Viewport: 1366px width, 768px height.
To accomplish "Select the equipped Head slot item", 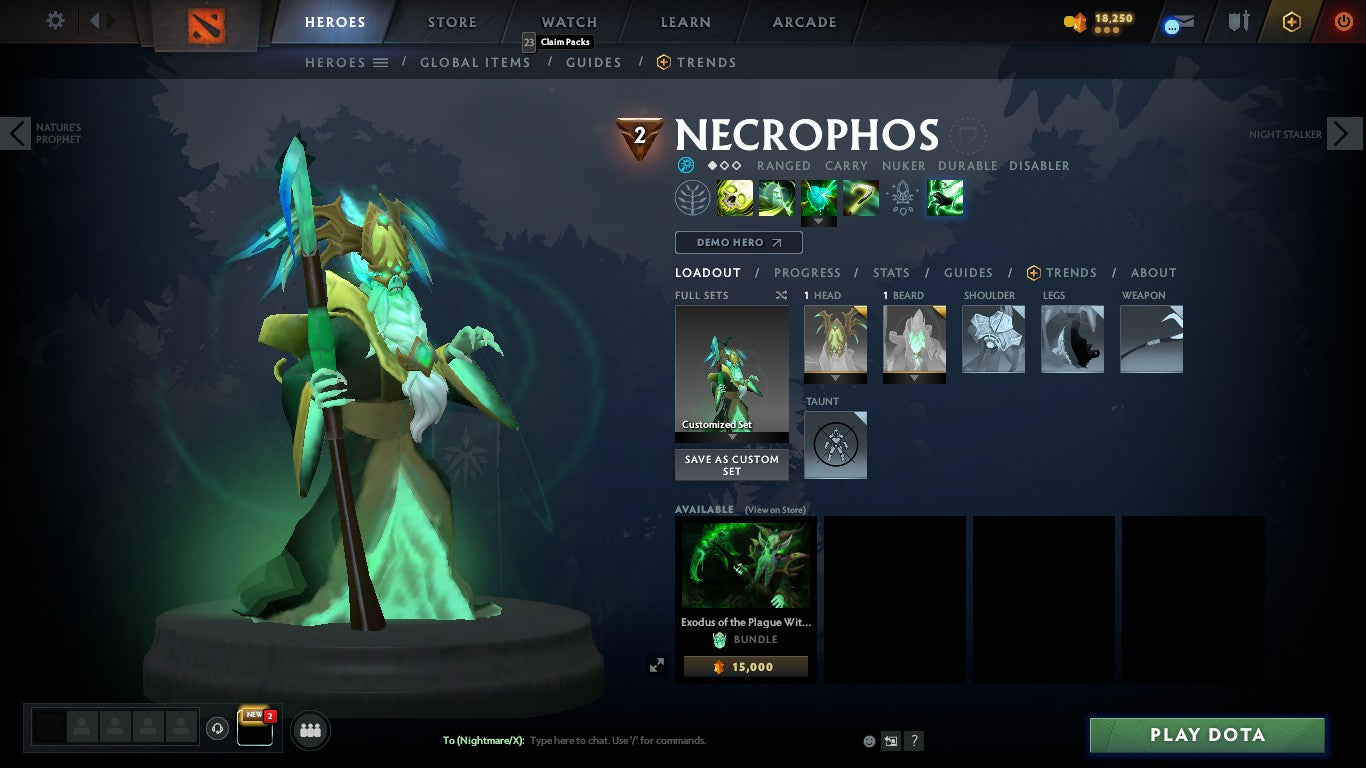I will coord(835,339).
